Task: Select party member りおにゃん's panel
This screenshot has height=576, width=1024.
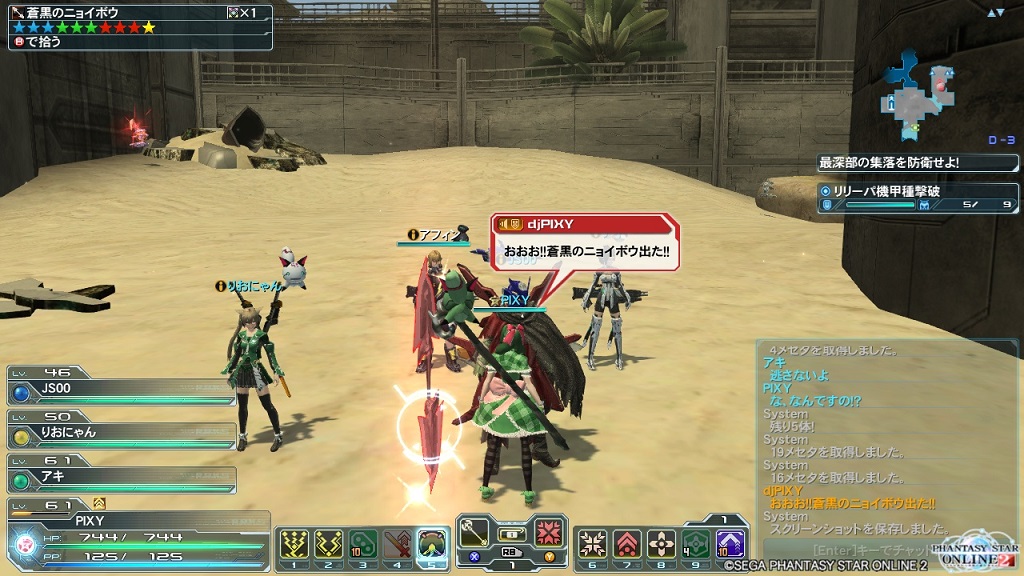Action: click(122, 434)
